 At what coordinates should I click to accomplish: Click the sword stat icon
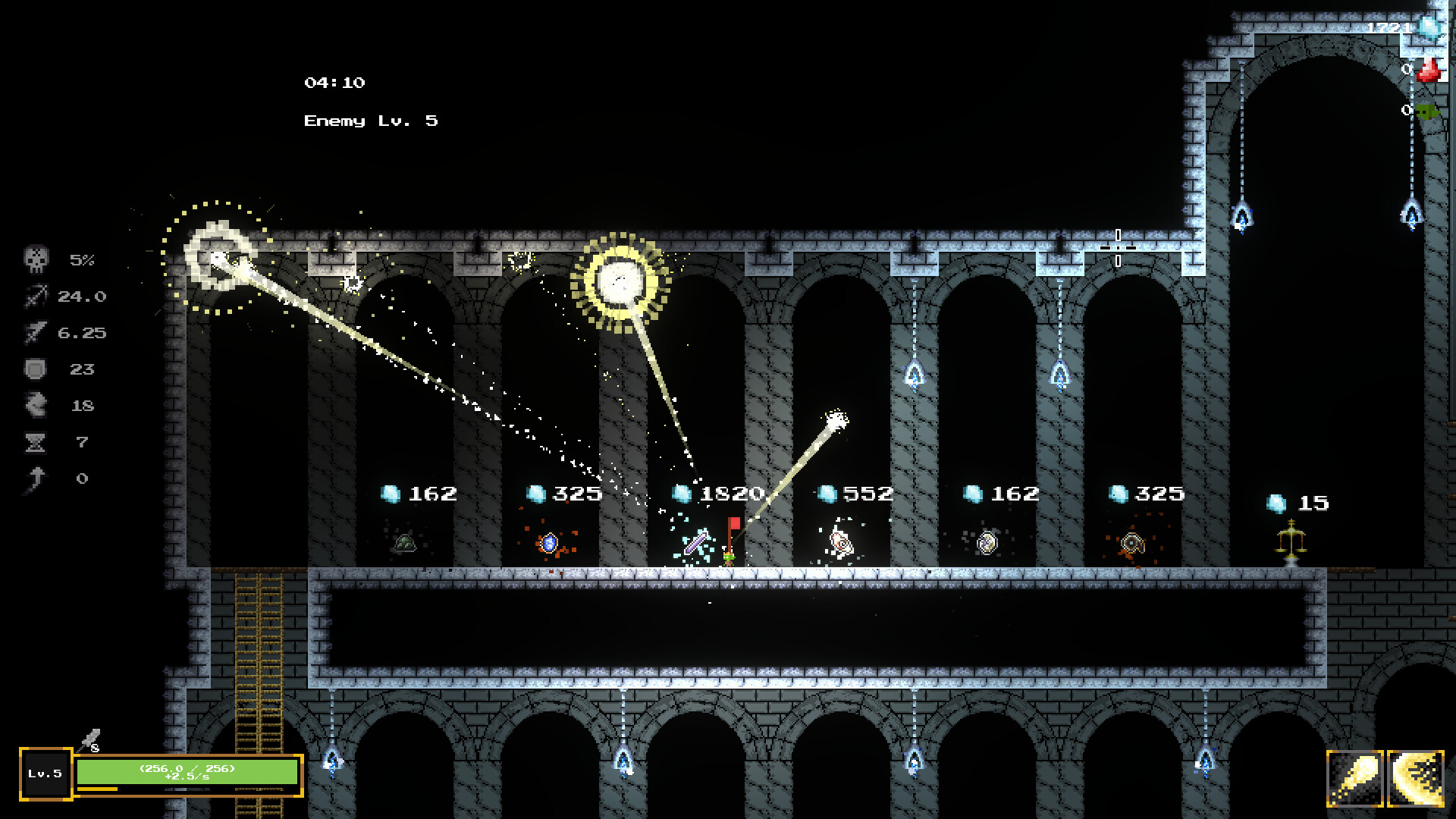tap(36, 333)
